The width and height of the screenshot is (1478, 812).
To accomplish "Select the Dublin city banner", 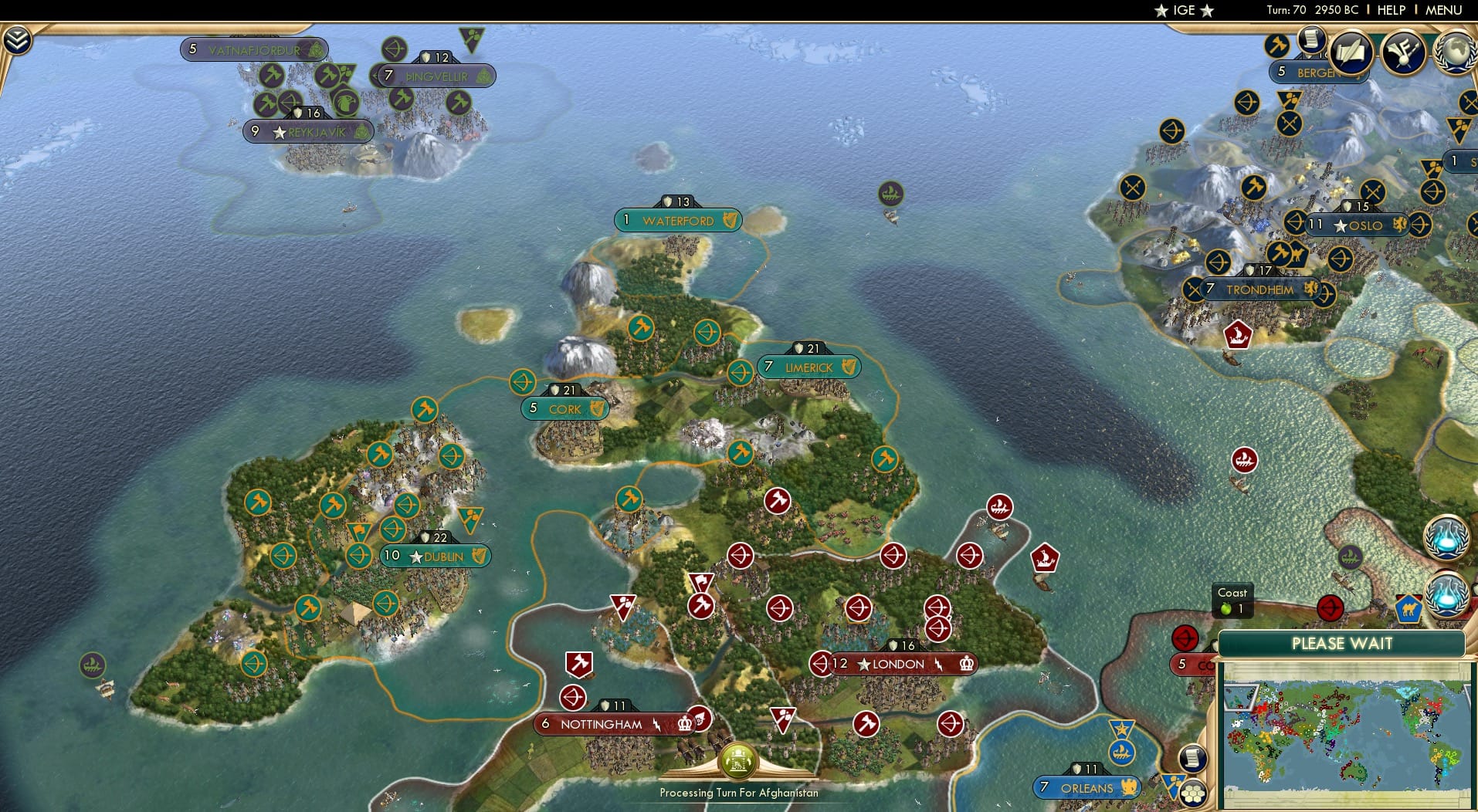I will (x=435, y=555).
